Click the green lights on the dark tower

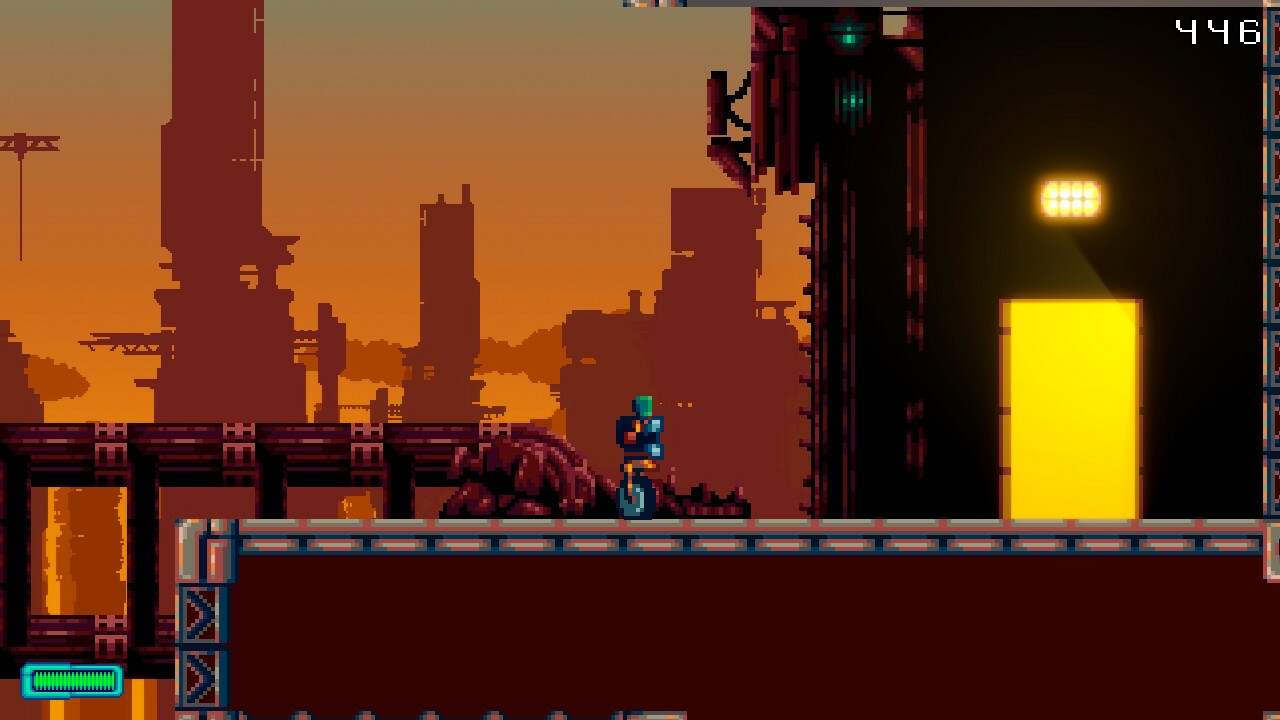(x=850, y=100)
